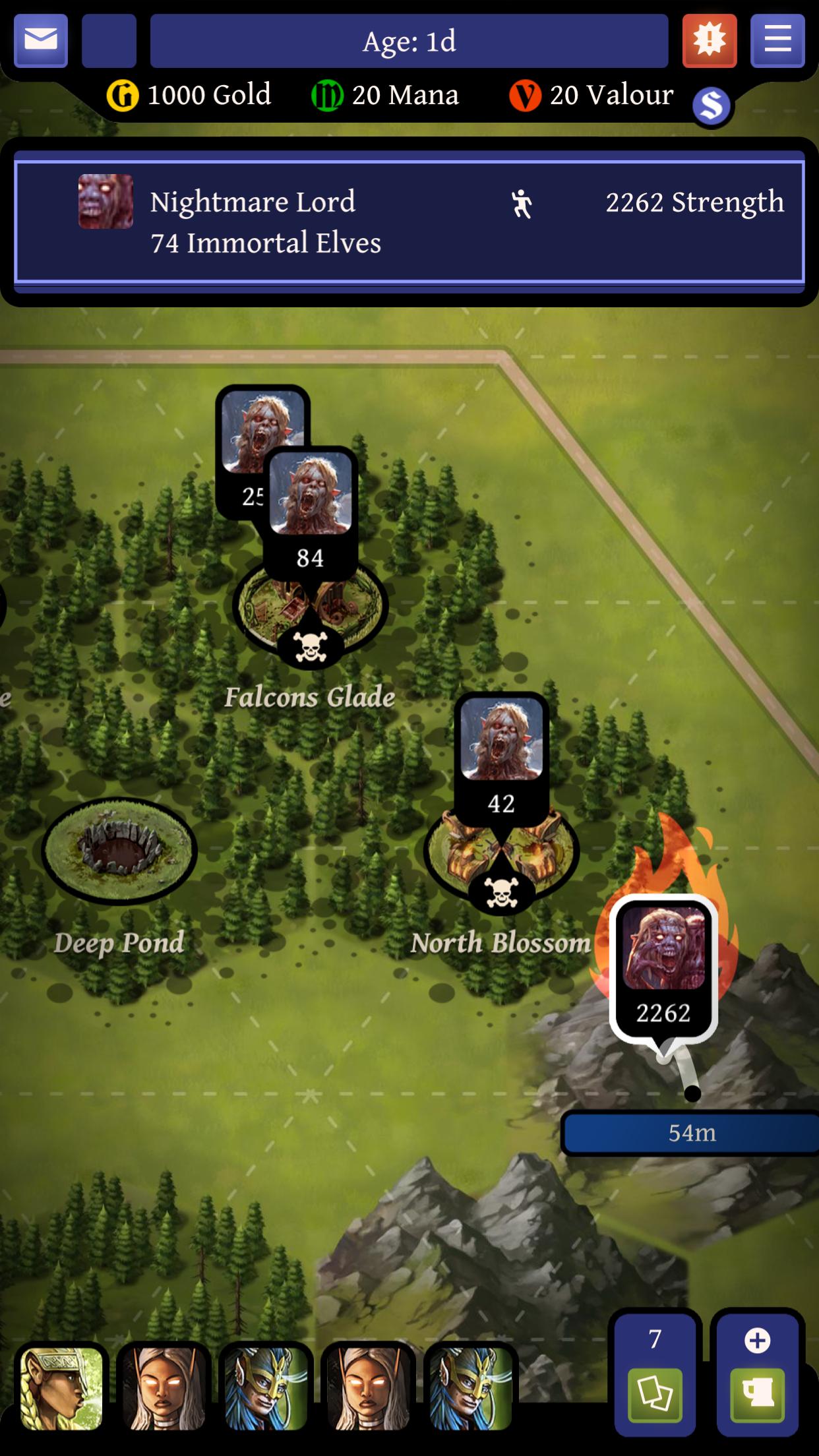Select the blonde elf hero portrait

pyautogui.click(x=61, y=1388)
